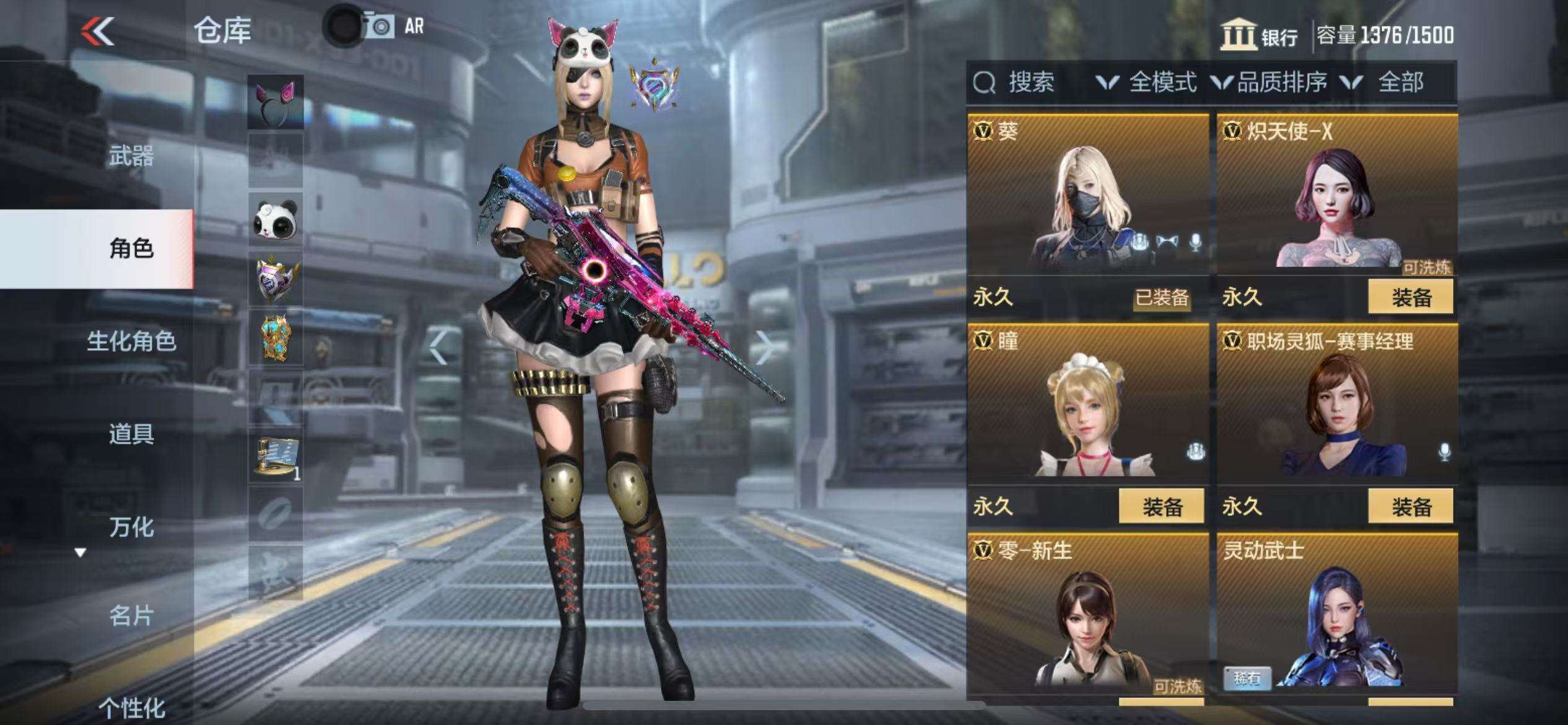Switch to the 武器 weapons tab
Screen dimensions: 1568x725
tap(131, 156)
